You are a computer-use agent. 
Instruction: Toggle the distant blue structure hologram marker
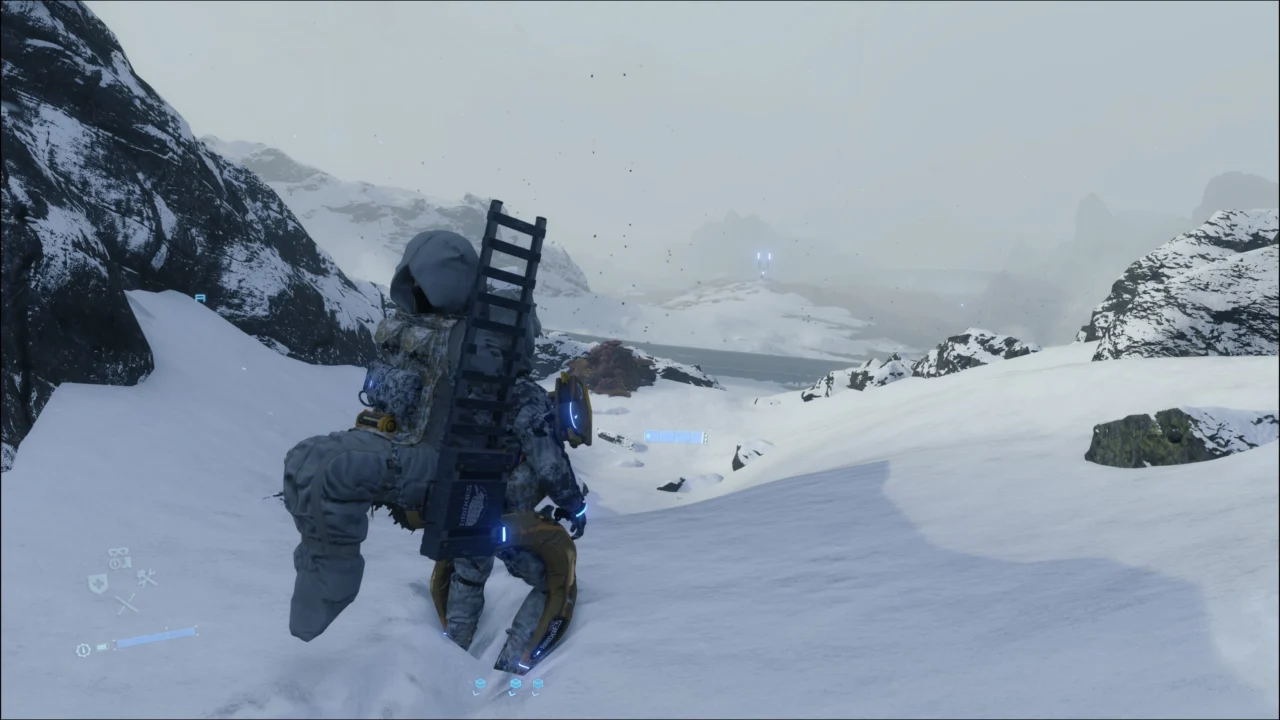[x=764, y=258]
